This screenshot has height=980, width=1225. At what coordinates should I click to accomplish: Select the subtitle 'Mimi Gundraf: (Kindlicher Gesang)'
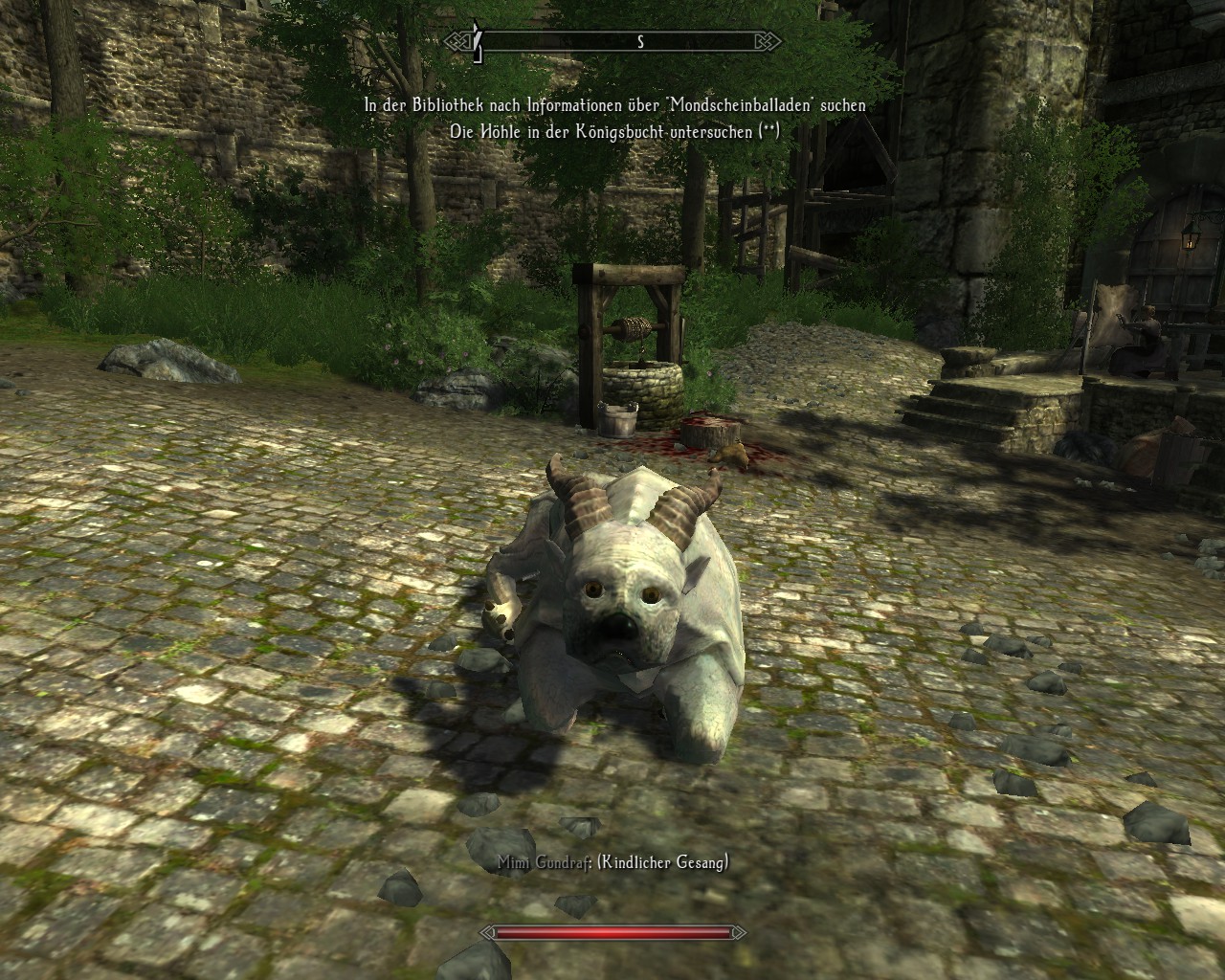pyautogui.click(x=612, y=860)
